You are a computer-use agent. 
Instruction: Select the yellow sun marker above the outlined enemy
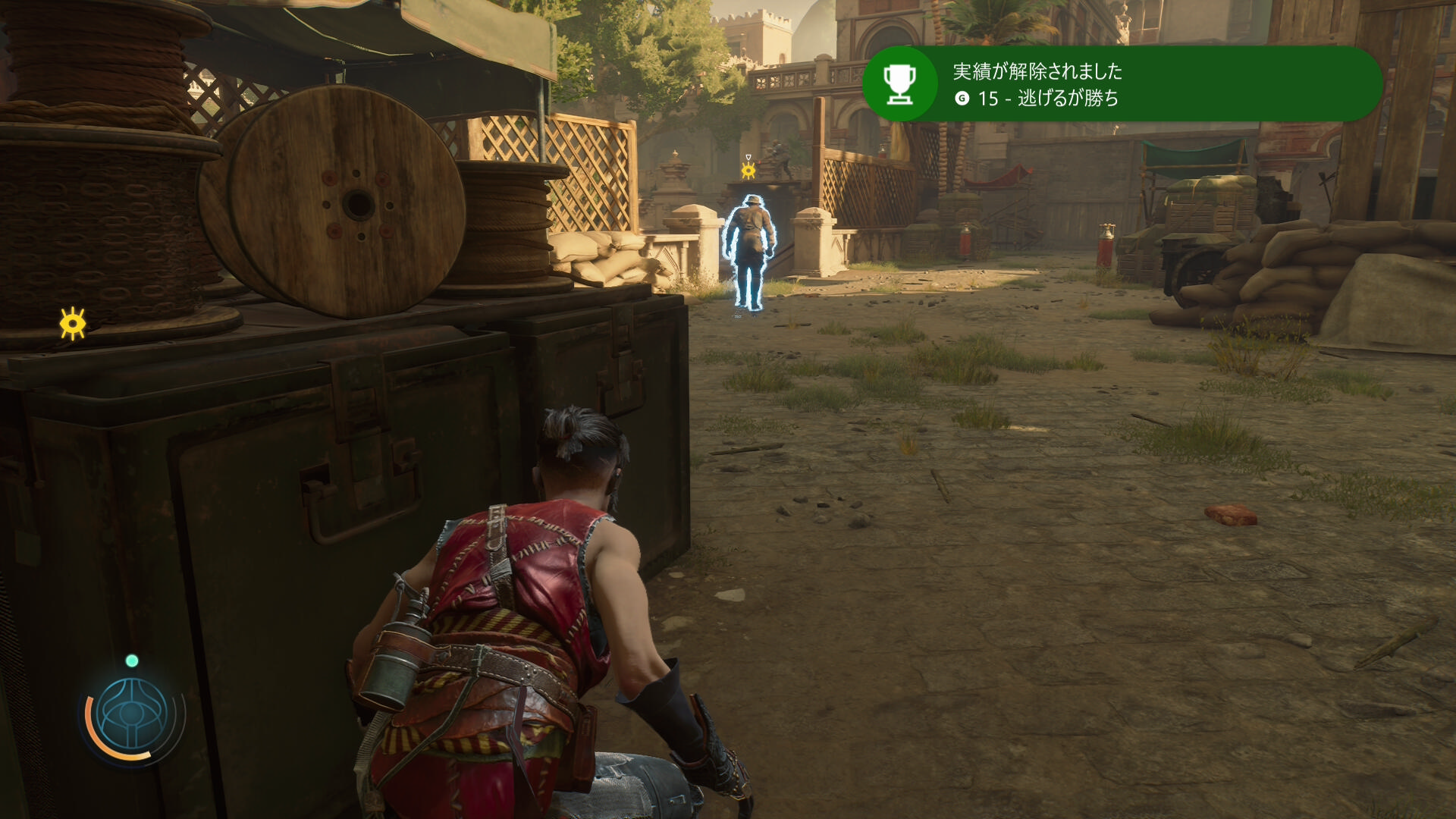(x=748, y=171)
